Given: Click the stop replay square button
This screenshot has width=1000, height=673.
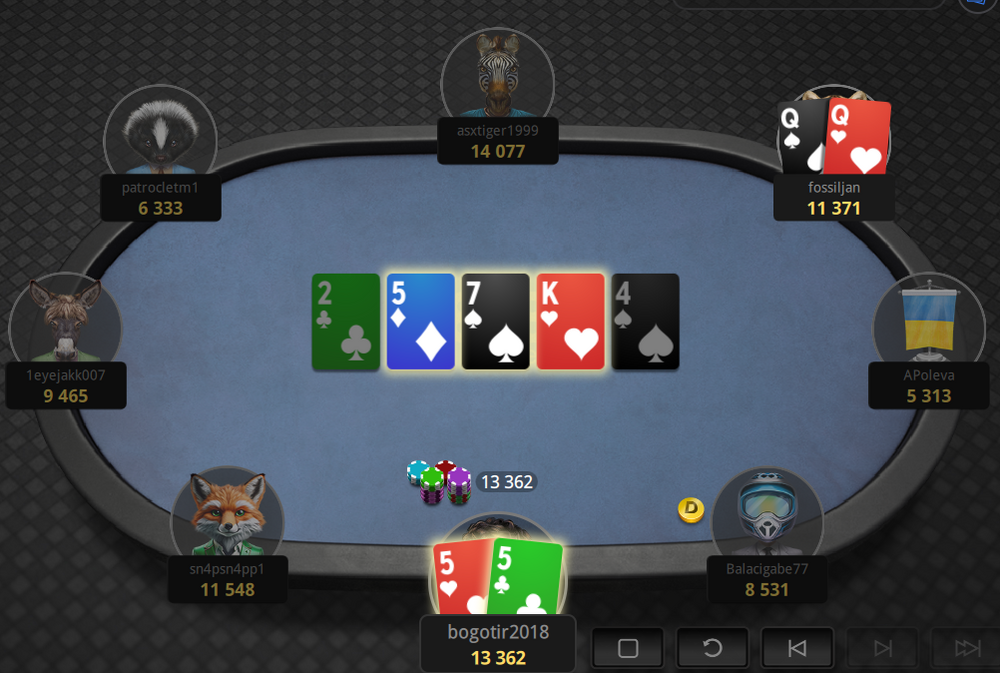Looking at the screenshot, I should click(628, 648).
